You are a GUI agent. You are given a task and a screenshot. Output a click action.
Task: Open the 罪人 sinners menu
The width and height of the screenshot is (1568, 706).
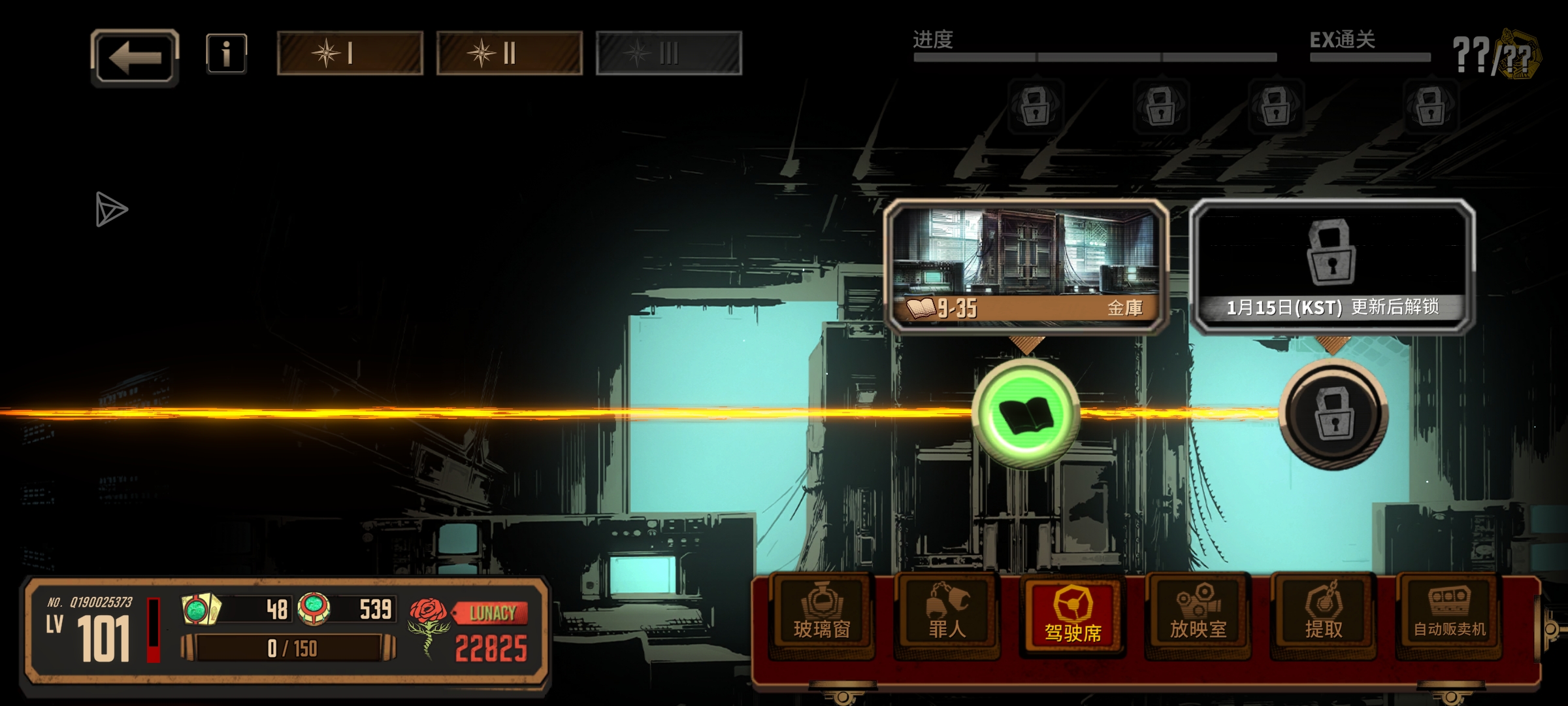coord(947,615)
